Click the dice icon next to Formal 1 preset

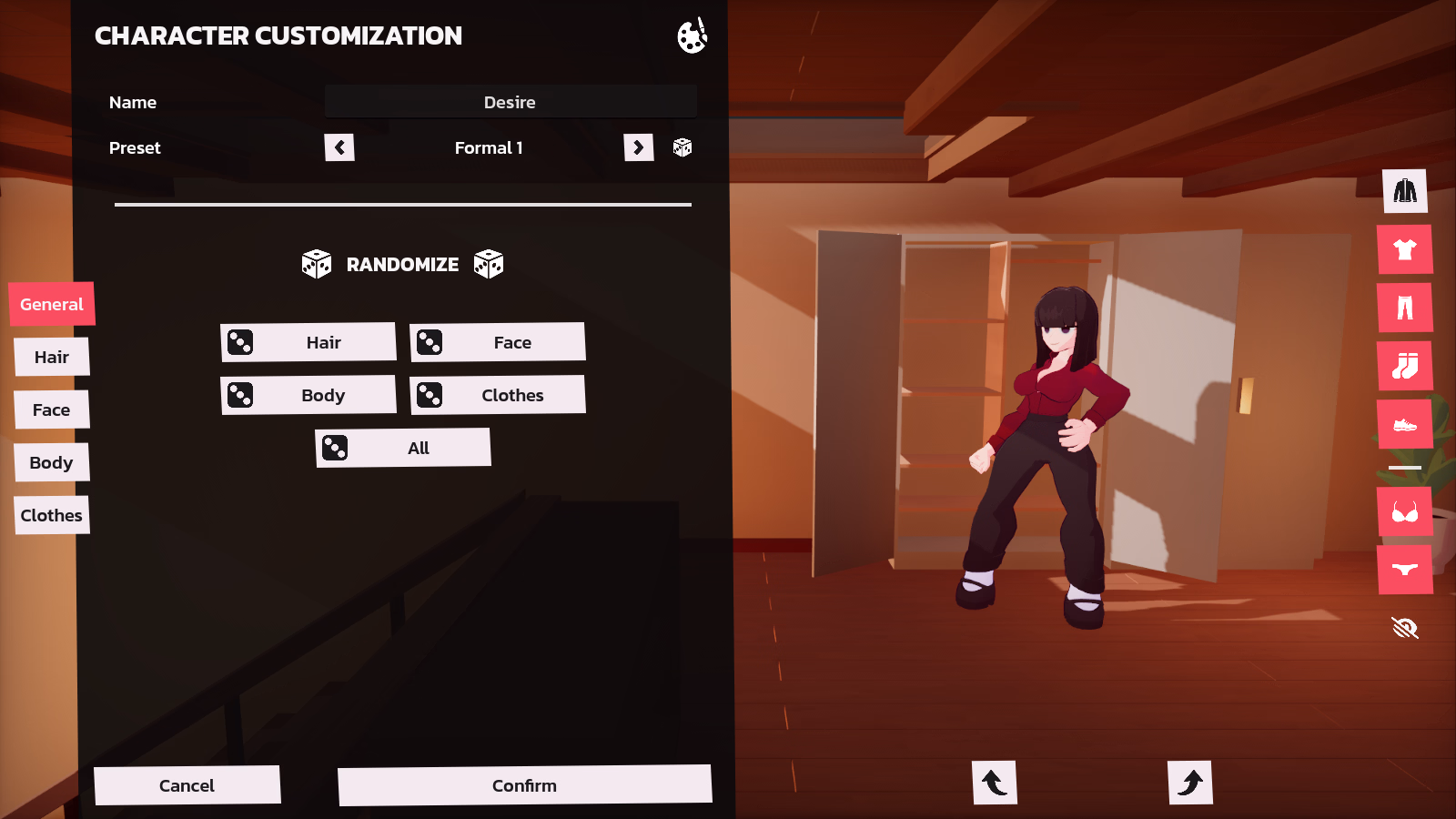(683, 147)
